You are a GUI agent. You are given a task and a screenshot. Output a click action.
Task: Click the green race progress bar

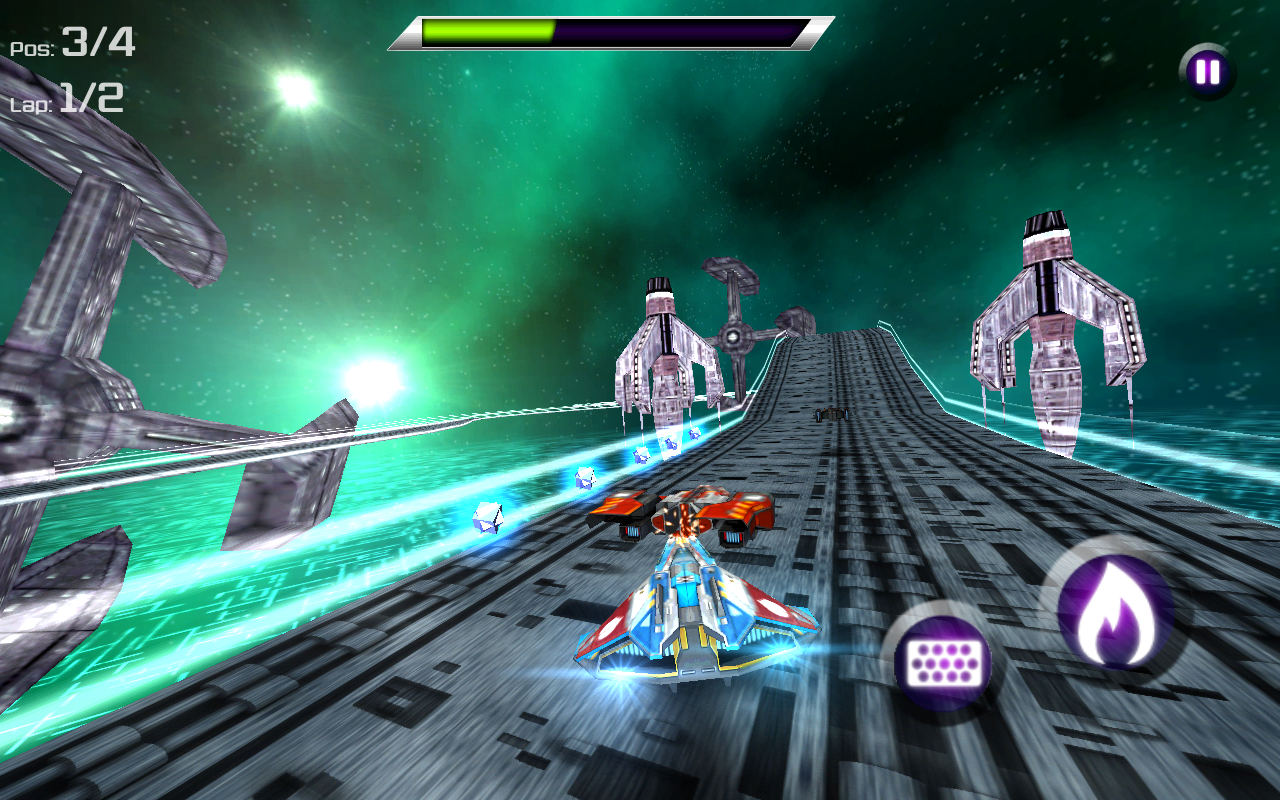coord(490,30)
